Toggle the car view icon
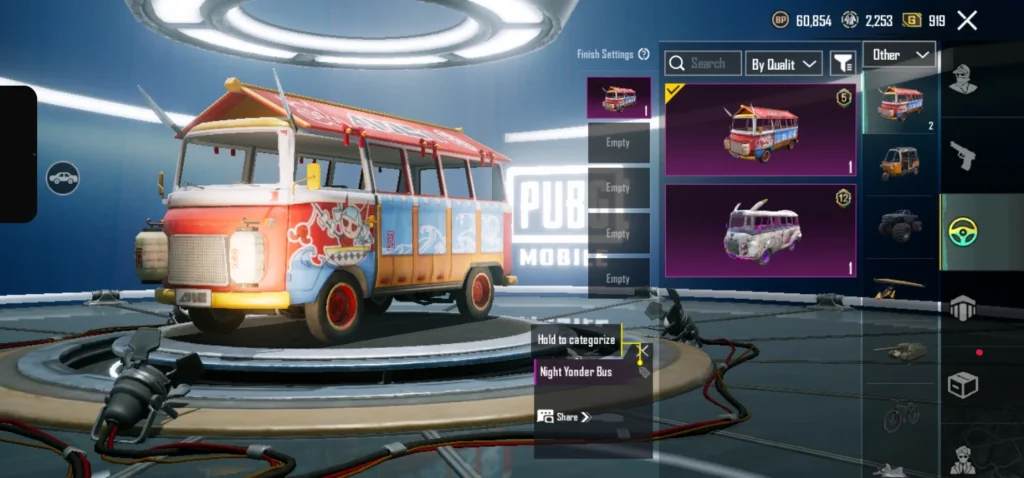1024x478 pixels. point(63,178)
